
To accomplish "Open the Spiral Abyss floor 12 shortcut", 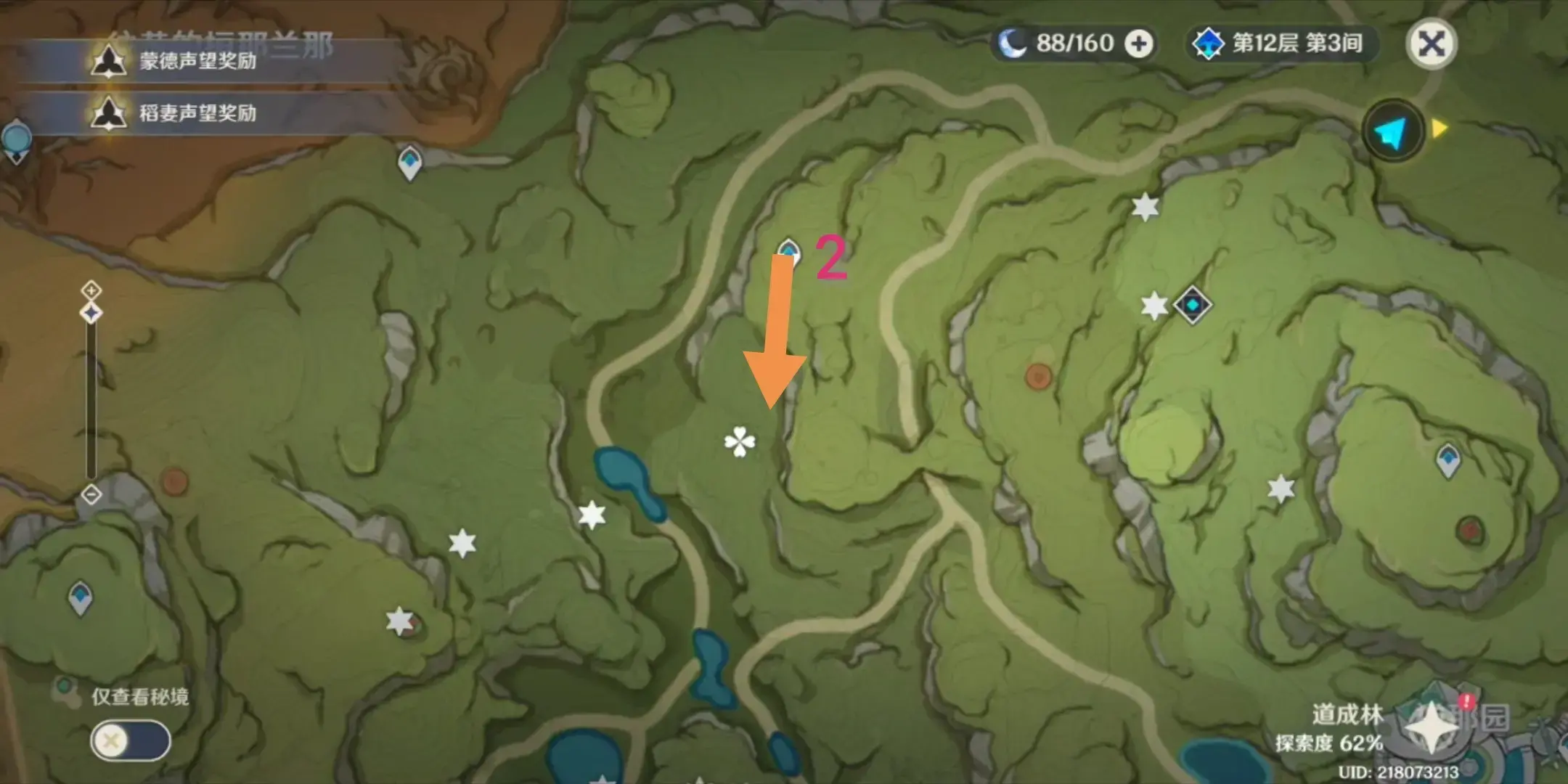I will (1281, 44).
